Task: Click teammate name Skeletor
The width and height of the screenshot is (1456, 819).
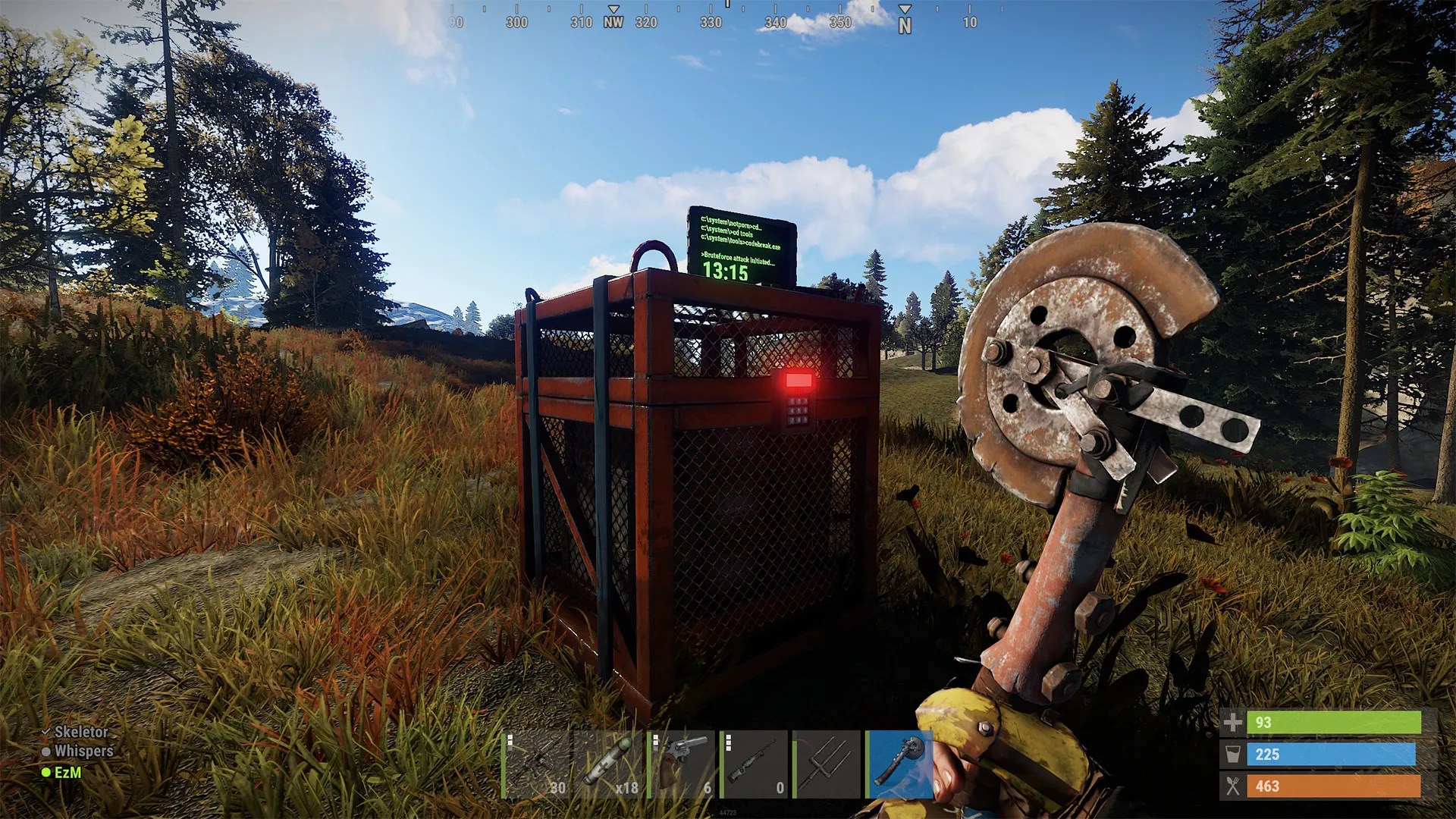Action: [x=81, y=733]
